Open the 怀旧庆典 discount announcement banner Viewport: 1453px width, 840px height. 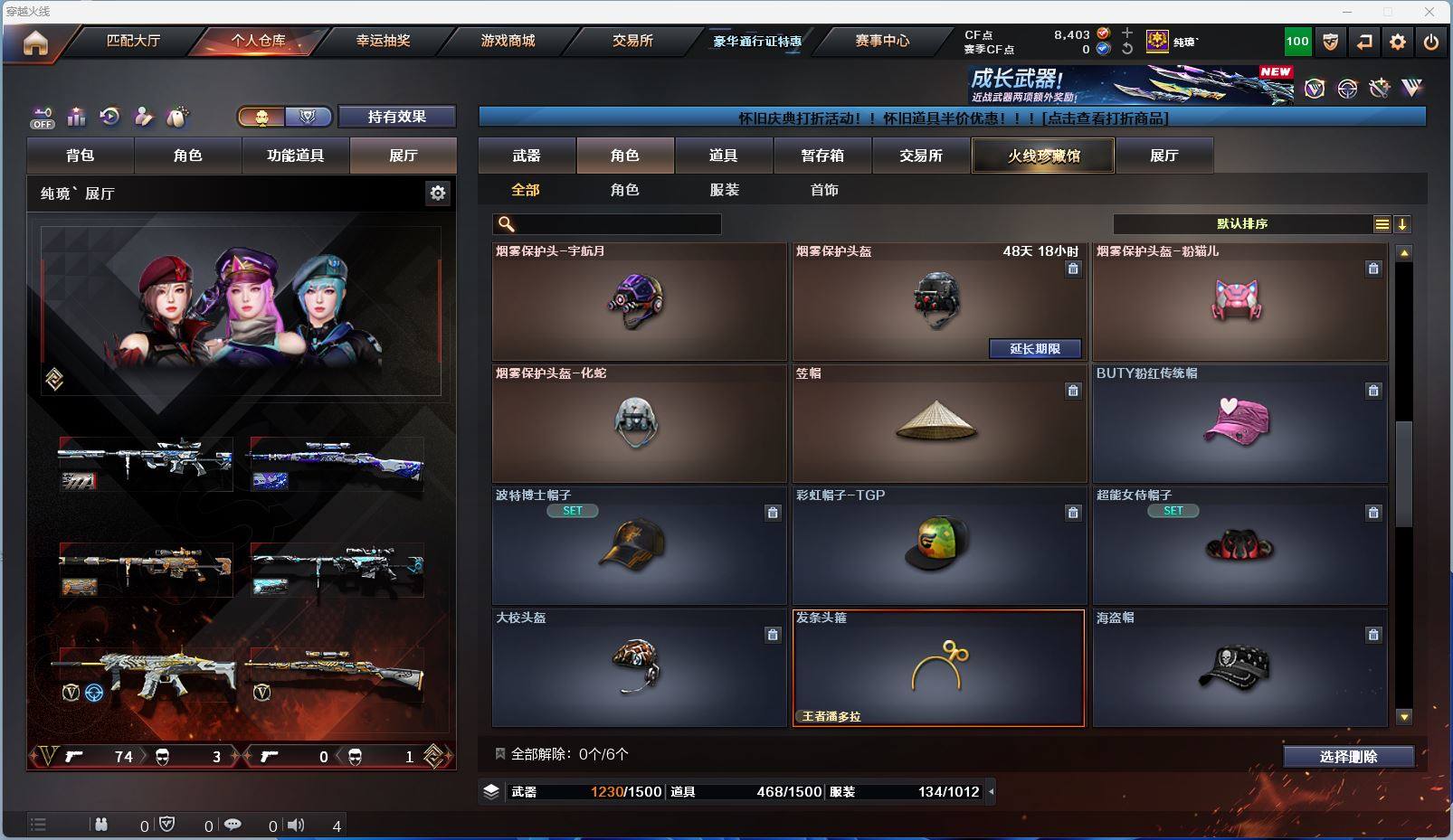(952, 118)
